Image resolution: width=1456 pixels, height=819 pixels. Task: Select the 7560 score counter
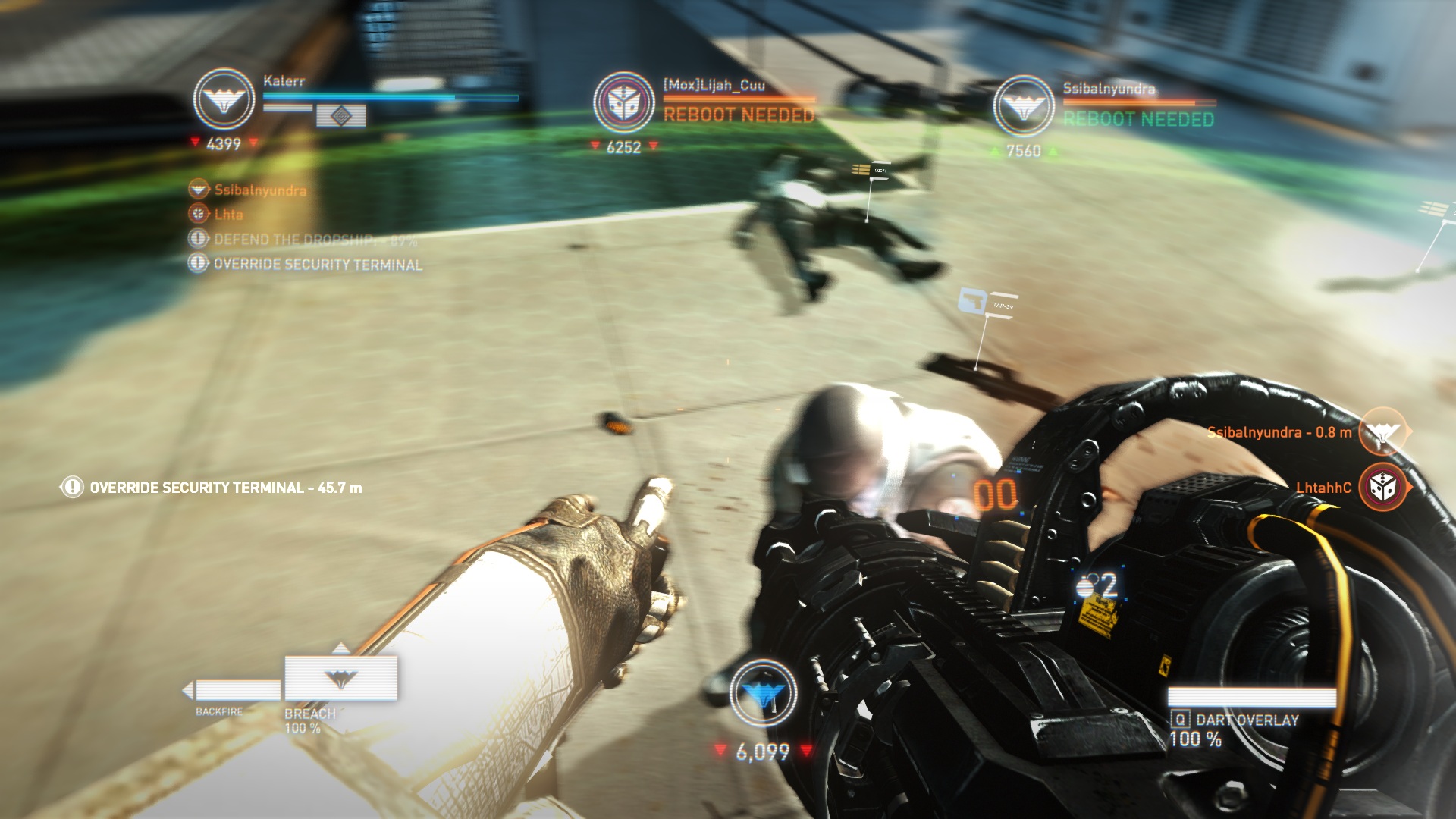click(x=1023, y=150)
